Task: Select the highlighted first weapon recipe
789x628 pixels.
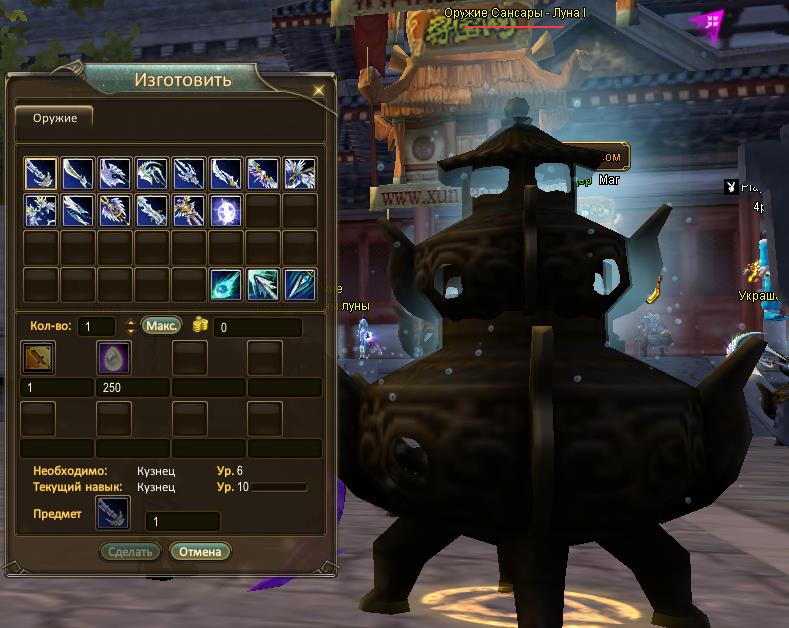Action: [x=40, y=174]
